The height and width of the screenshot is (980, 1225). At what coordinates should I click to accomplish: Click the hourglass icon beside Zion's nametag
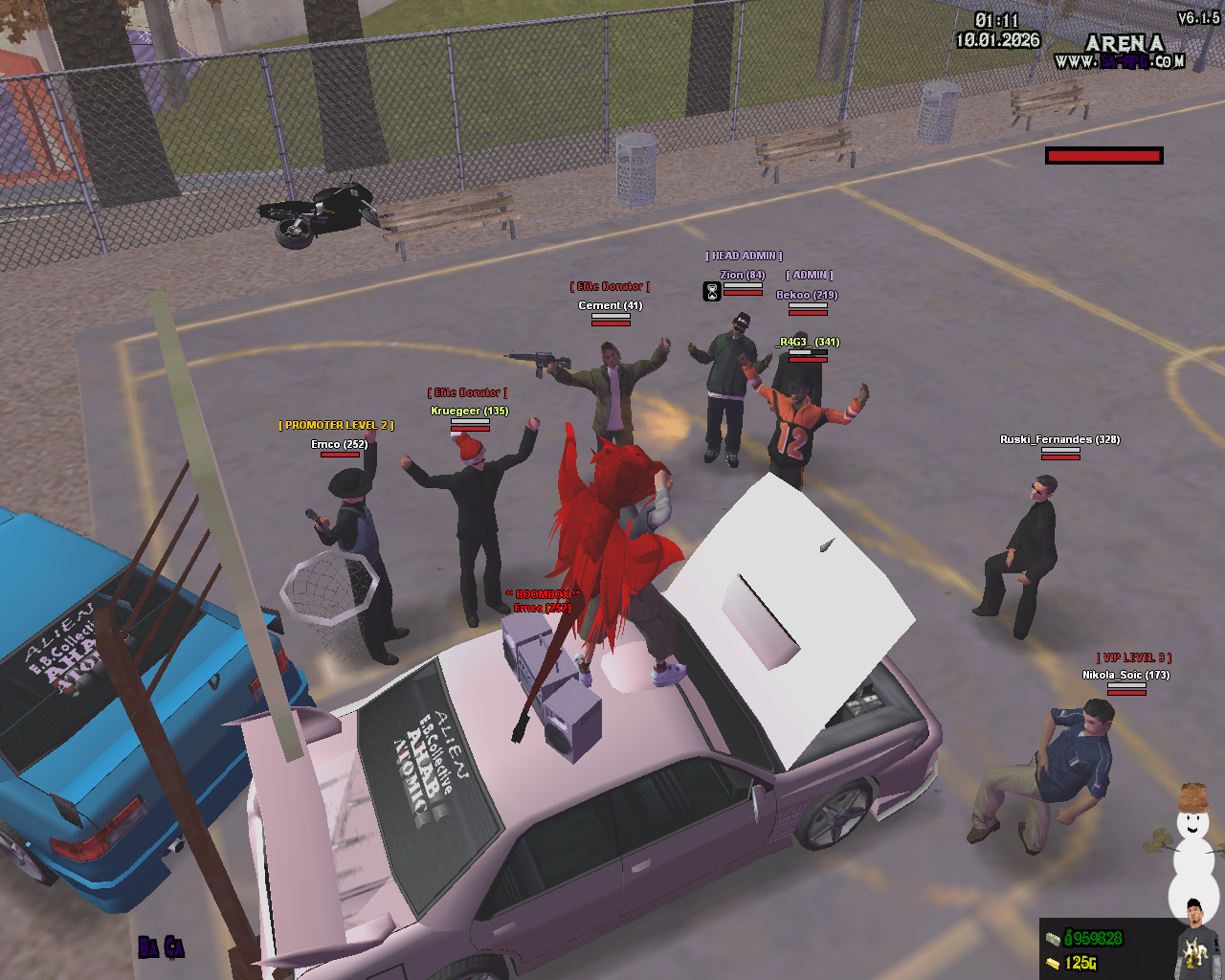coord(712,291)
